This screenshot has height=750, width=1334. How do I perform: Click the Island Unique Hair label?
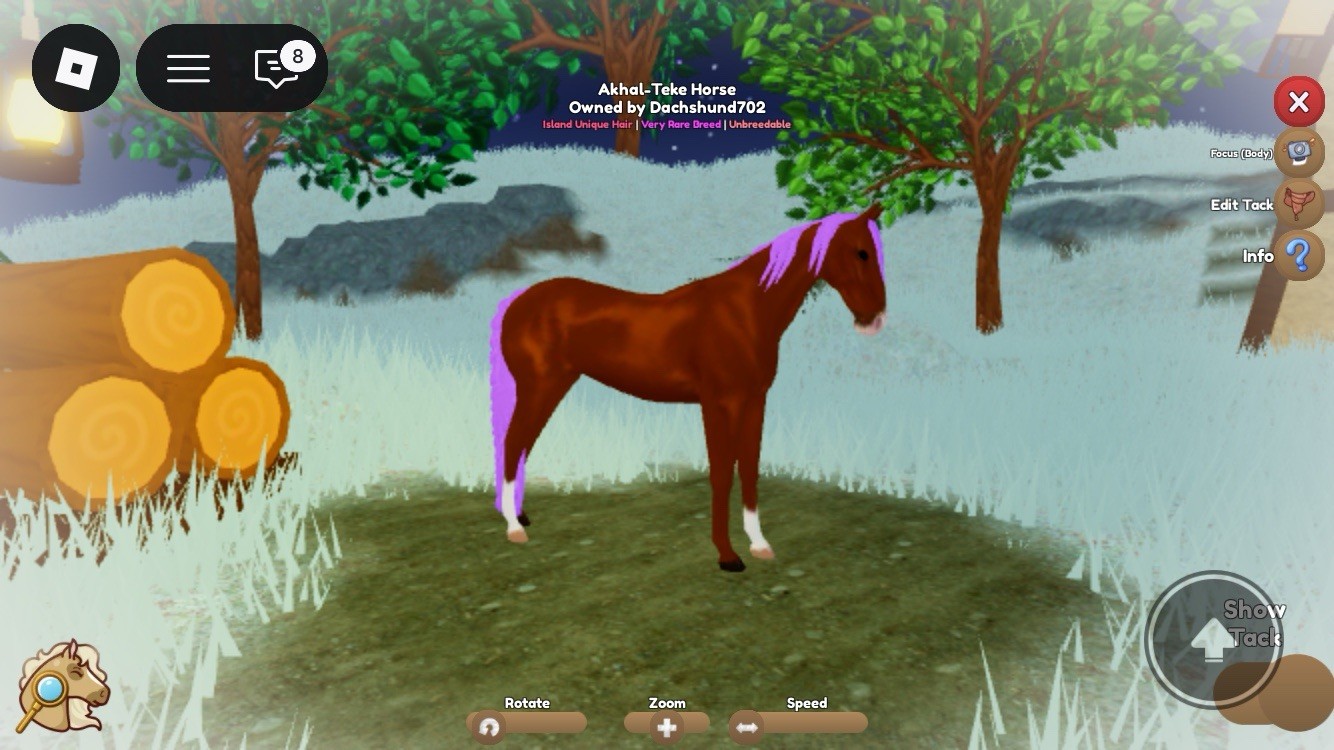(585, 124)
